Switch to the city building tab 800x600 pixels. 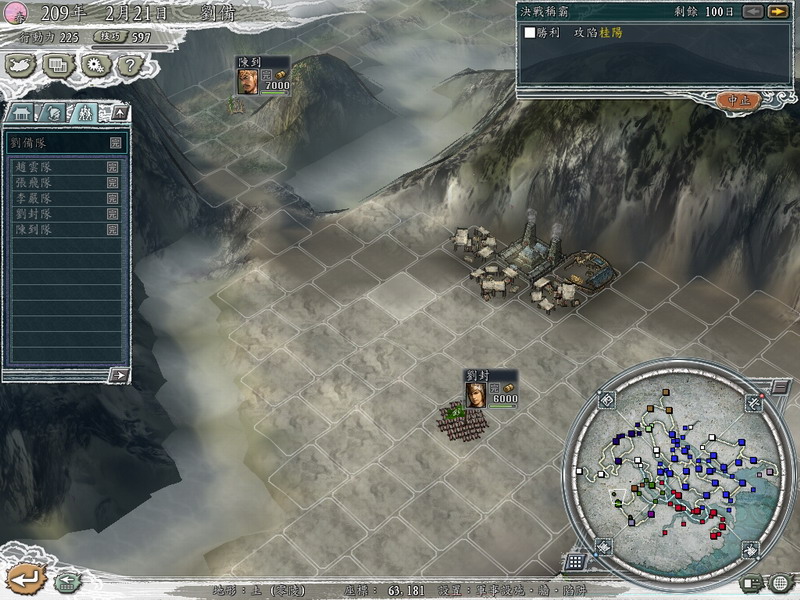[x=24, y=112]
